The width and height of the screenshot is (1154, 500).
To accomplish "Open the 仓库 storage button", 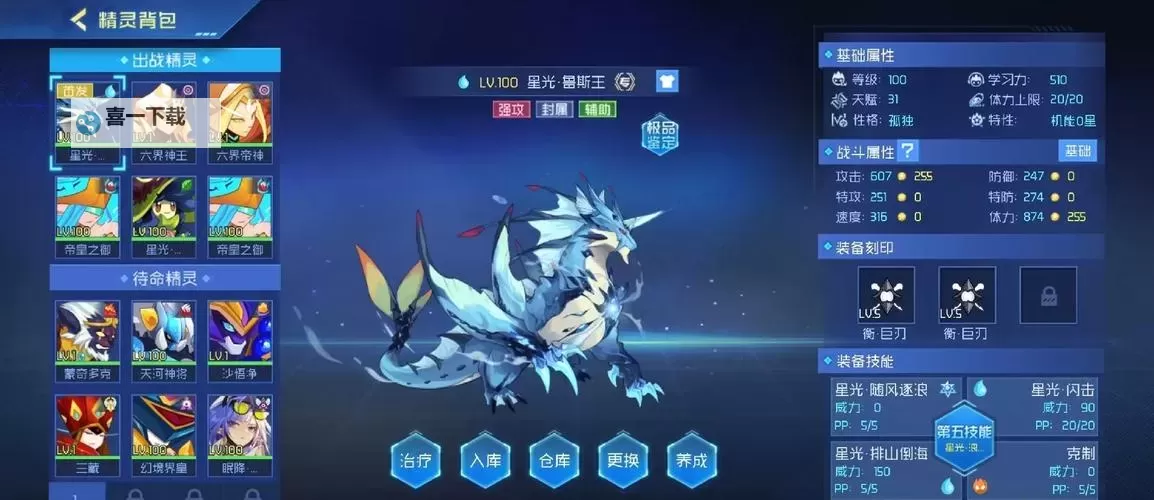I will click(553, 460).
